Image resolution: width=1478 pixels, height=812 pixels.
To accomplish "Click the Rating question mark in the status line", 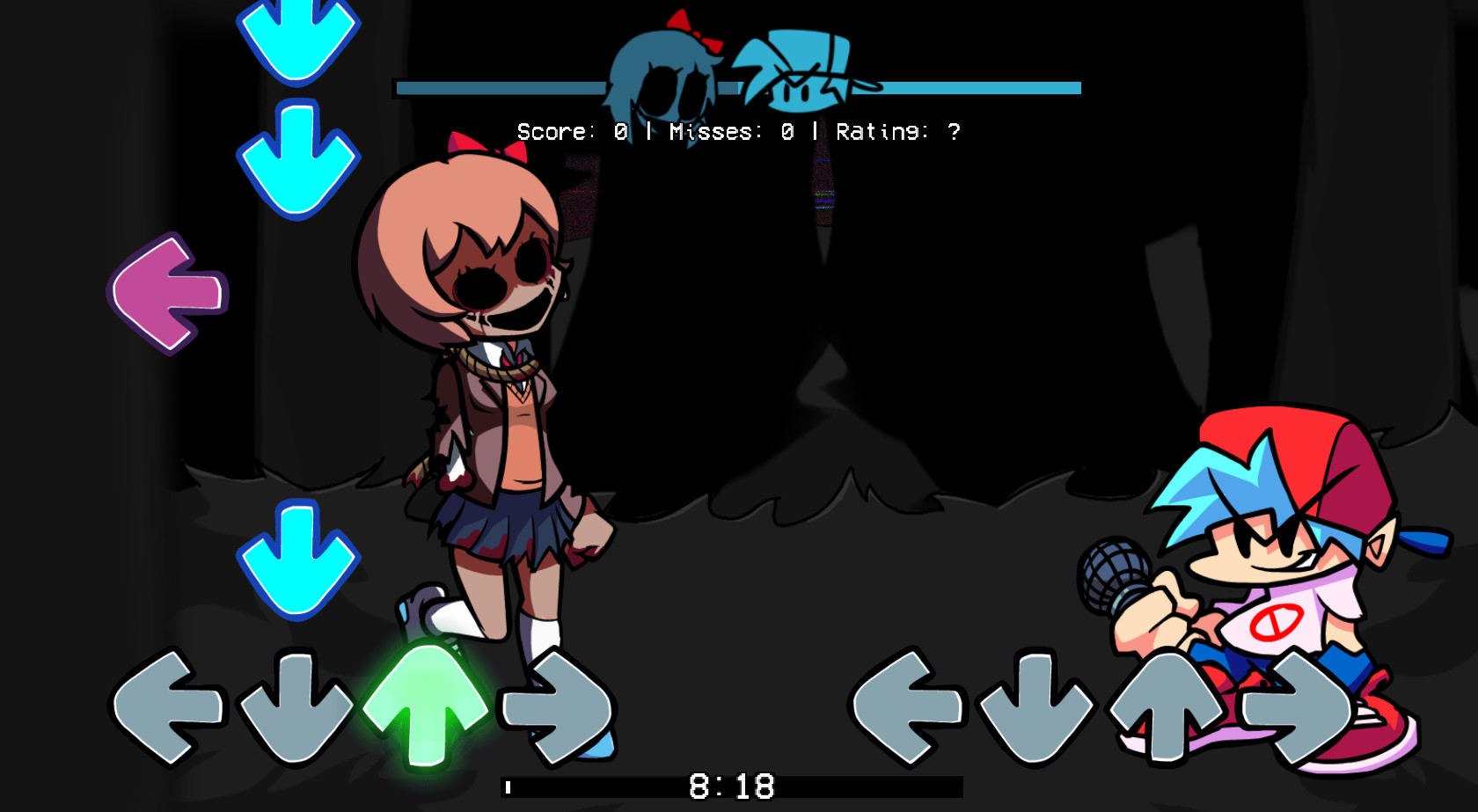I will (x=955, y=133).
